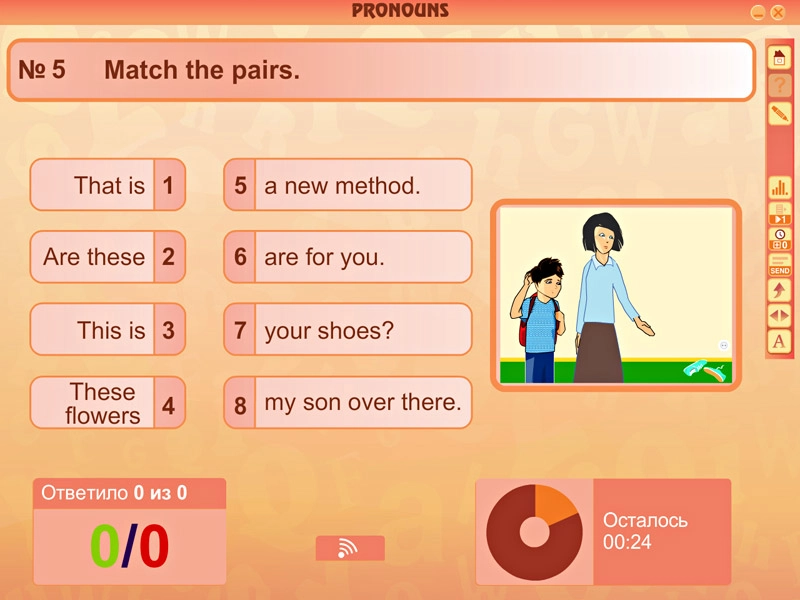Click the pencil tool icon
This screenshot has width=800, height=600.
pos(779,113)
